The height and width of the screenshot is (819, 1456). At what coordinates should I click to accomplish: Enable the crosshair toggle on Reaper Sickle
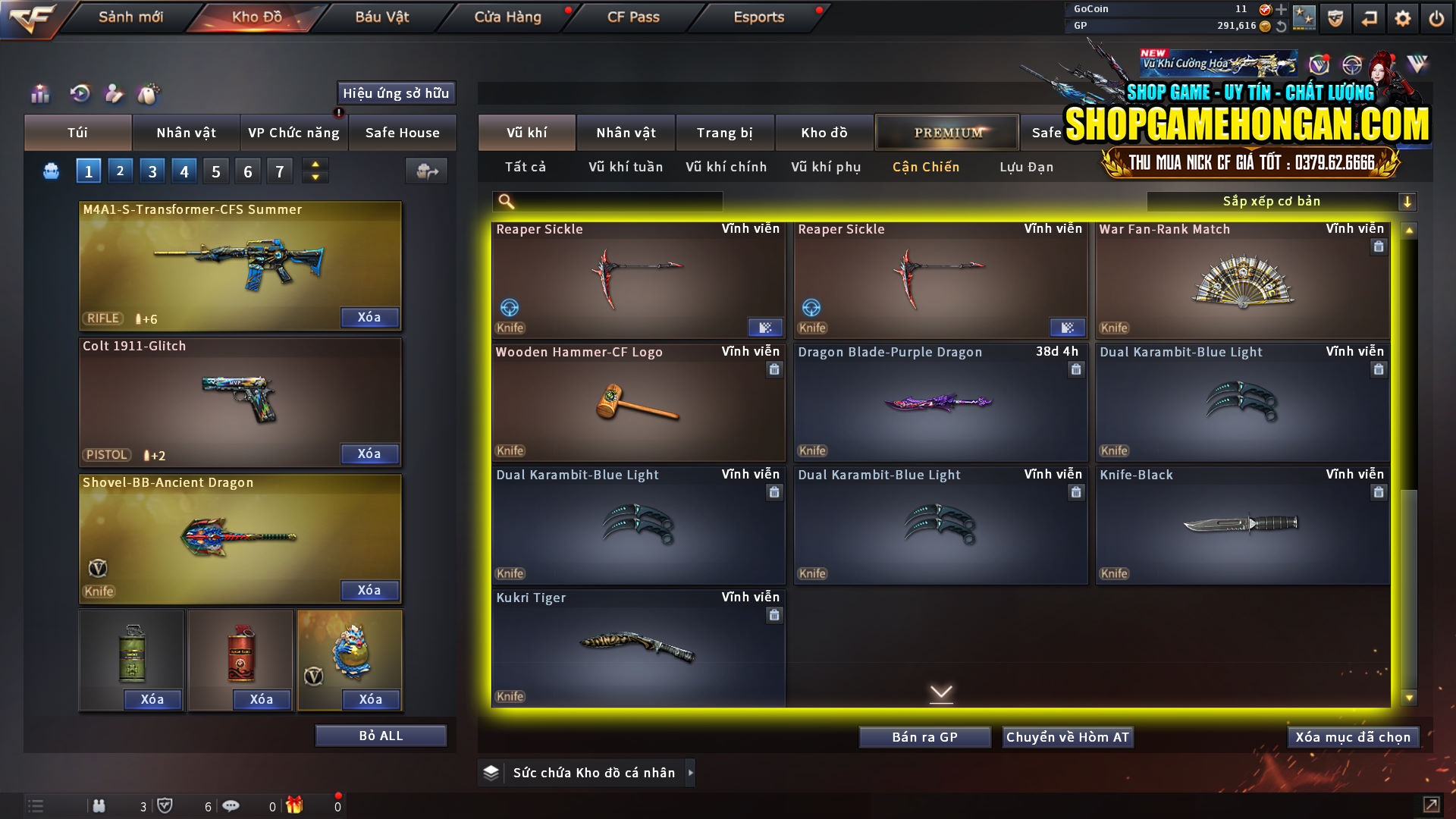pos(509,308)
